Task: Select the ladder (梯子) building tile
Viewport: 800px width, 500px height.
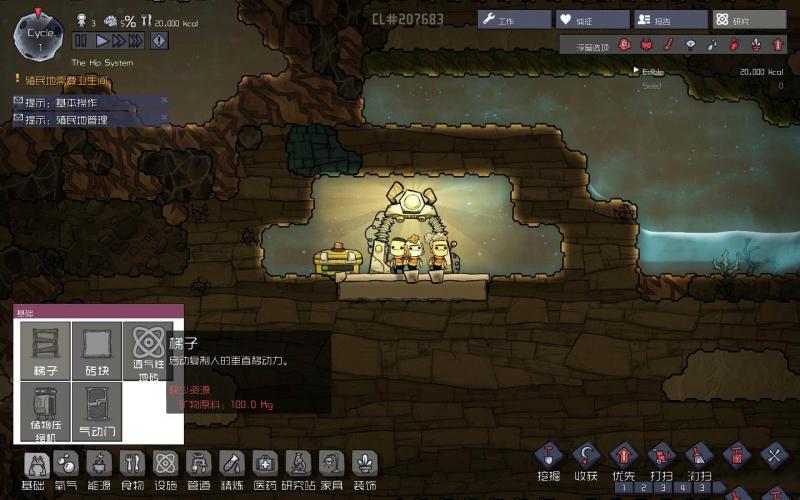Action: (x=46, y=350)
